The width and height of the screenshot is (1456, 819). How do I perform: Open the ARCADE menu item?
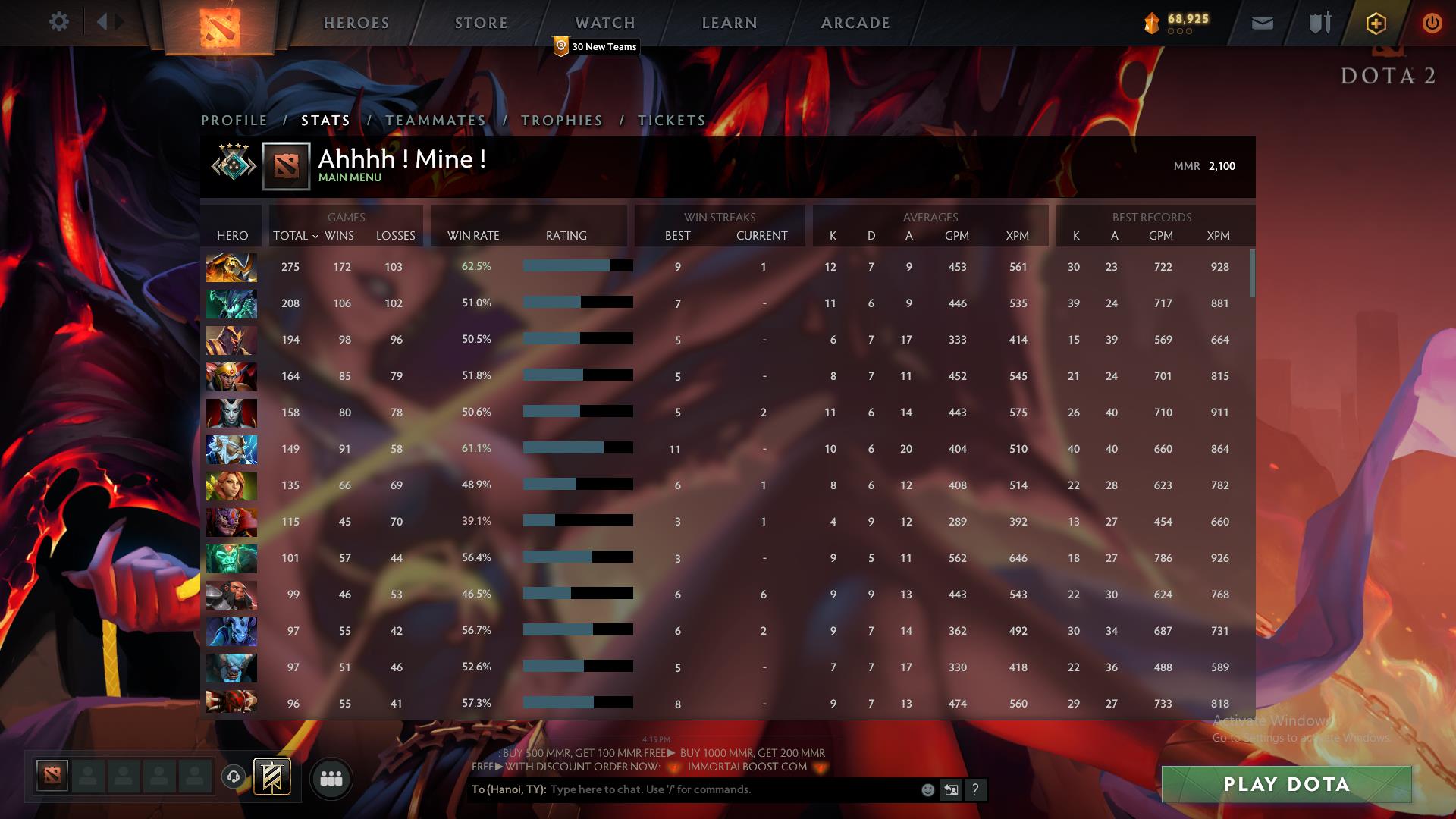point(855,22)
